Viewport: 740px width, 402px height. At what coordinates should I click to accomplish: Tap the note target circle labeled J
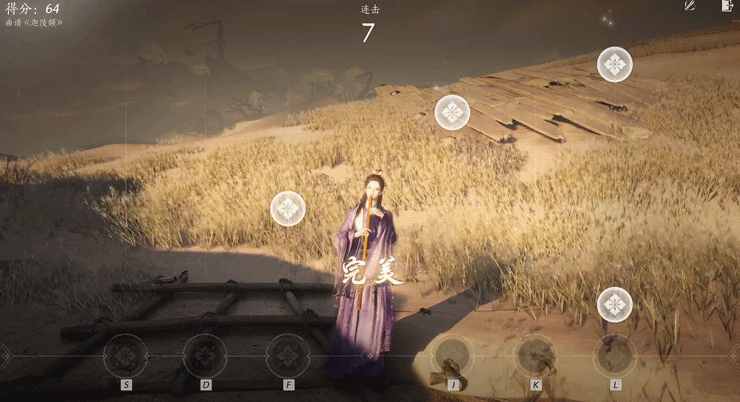(453, 355)
